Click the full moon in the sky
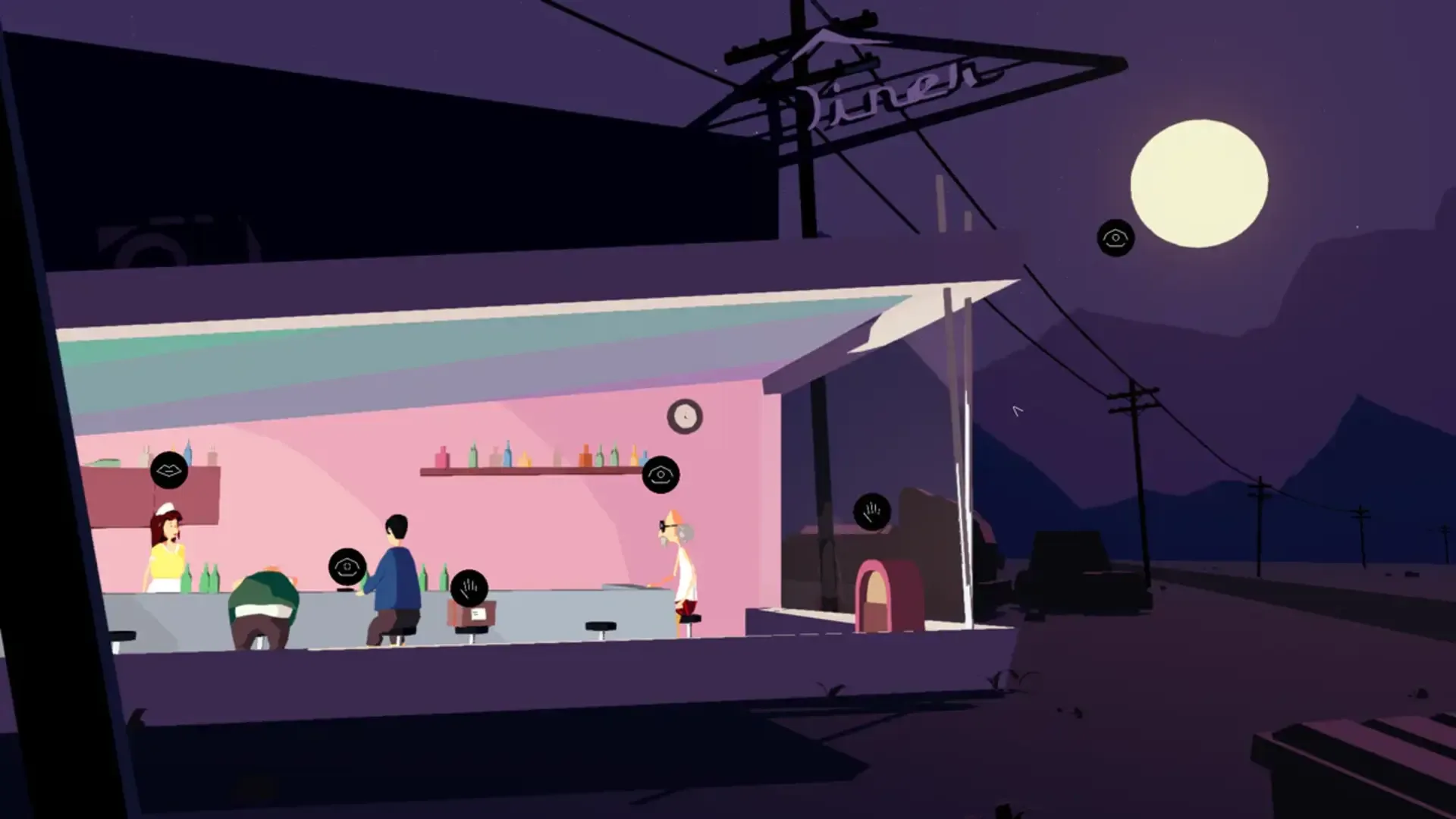The image size is (1456, 819). click(x=1199, y=180)
